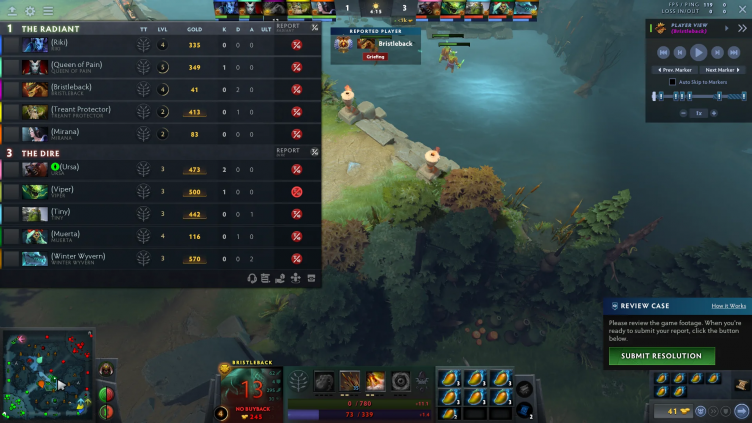The height and width of the screenshot is (423, 752).
Task: Enable Auto Skip to Markers checkbox
Action: point(672,82)
